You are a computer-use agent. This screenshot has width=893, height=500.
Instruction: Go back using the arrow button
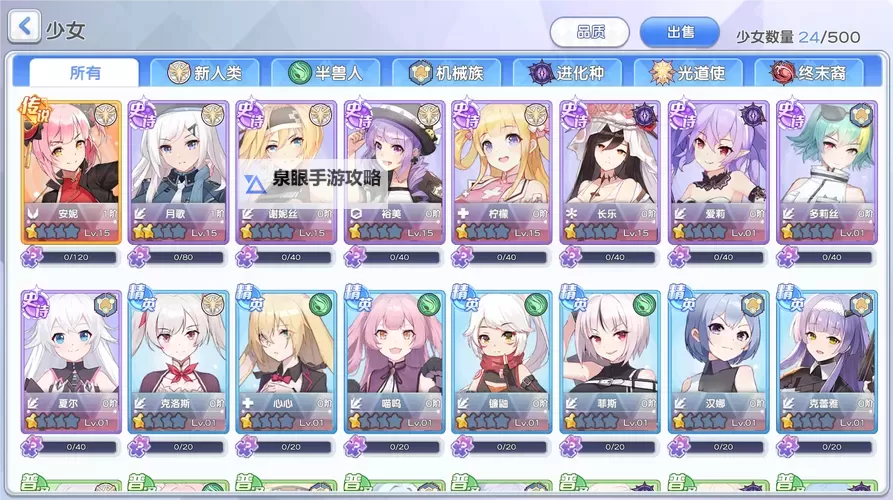[24, 26]
